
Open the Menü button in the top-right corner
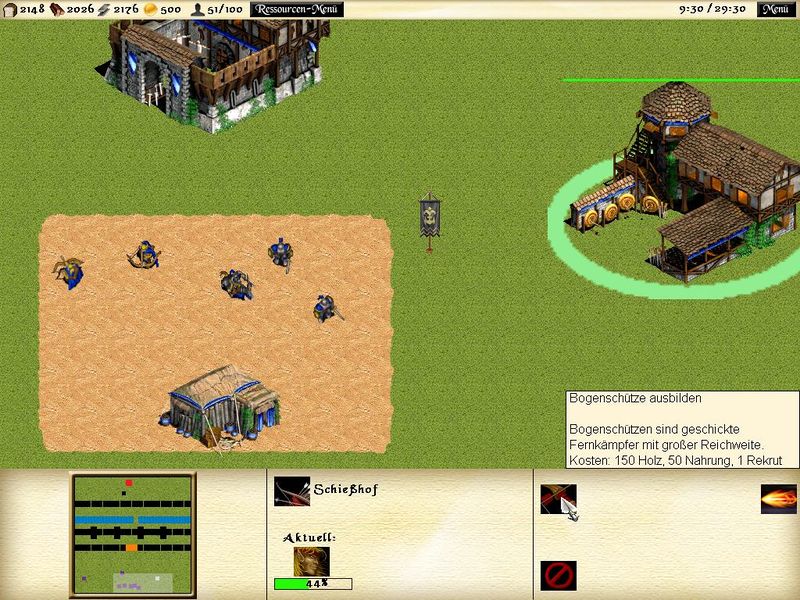774,9
